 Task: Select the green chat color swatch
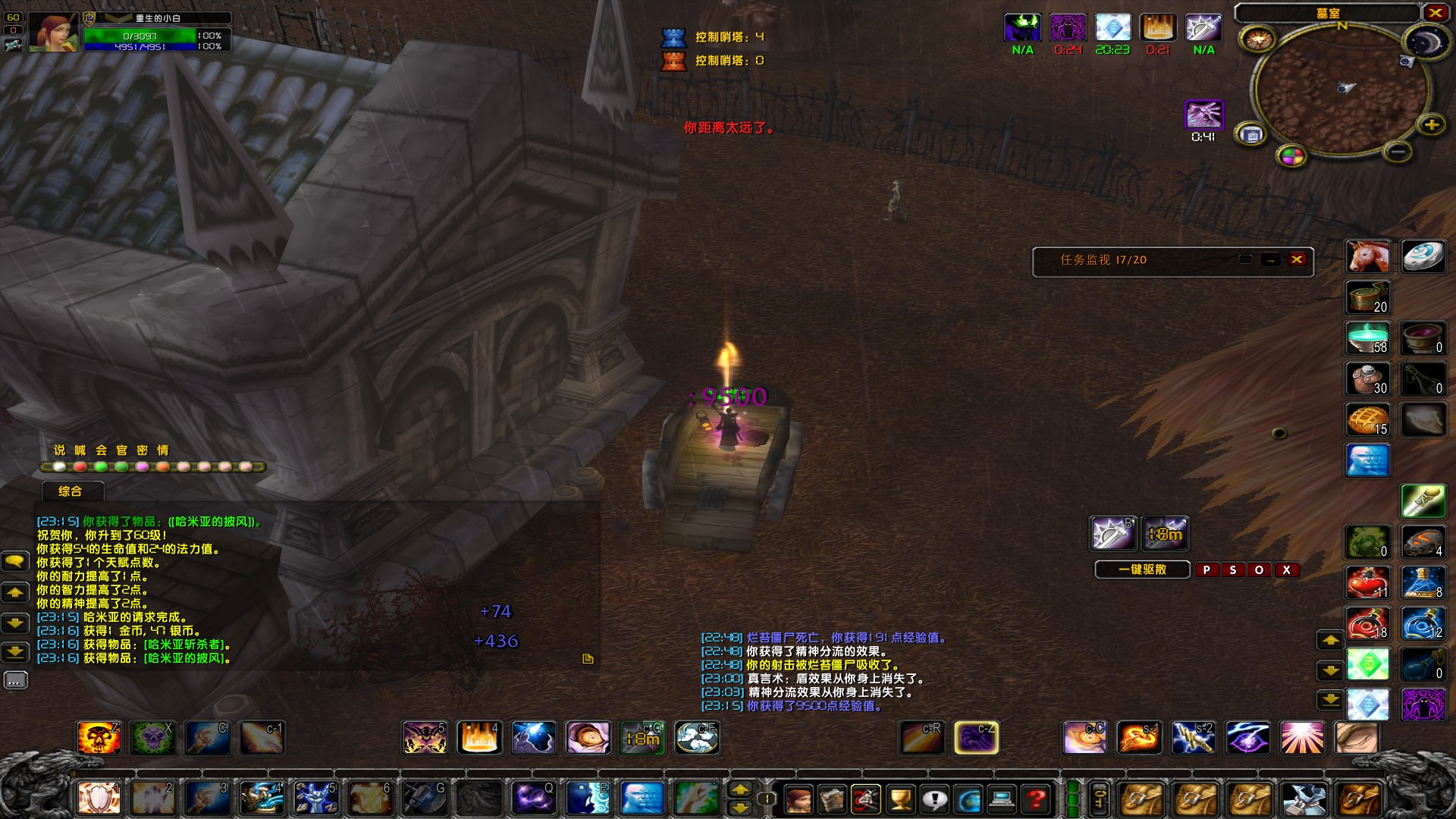click(x=102, y=467)
